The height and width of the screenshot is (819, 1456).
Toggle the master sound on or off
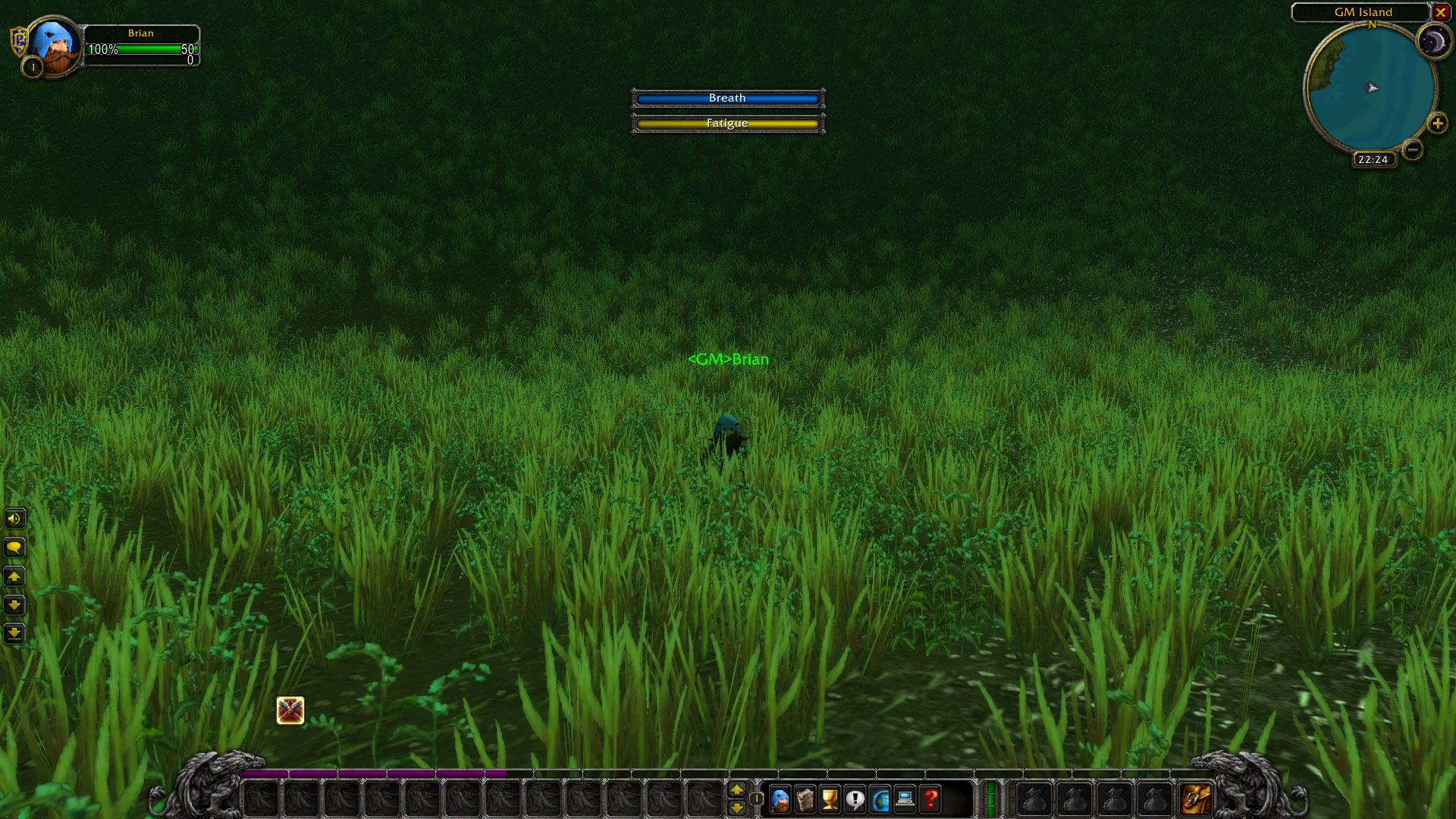tap(14, 519)
